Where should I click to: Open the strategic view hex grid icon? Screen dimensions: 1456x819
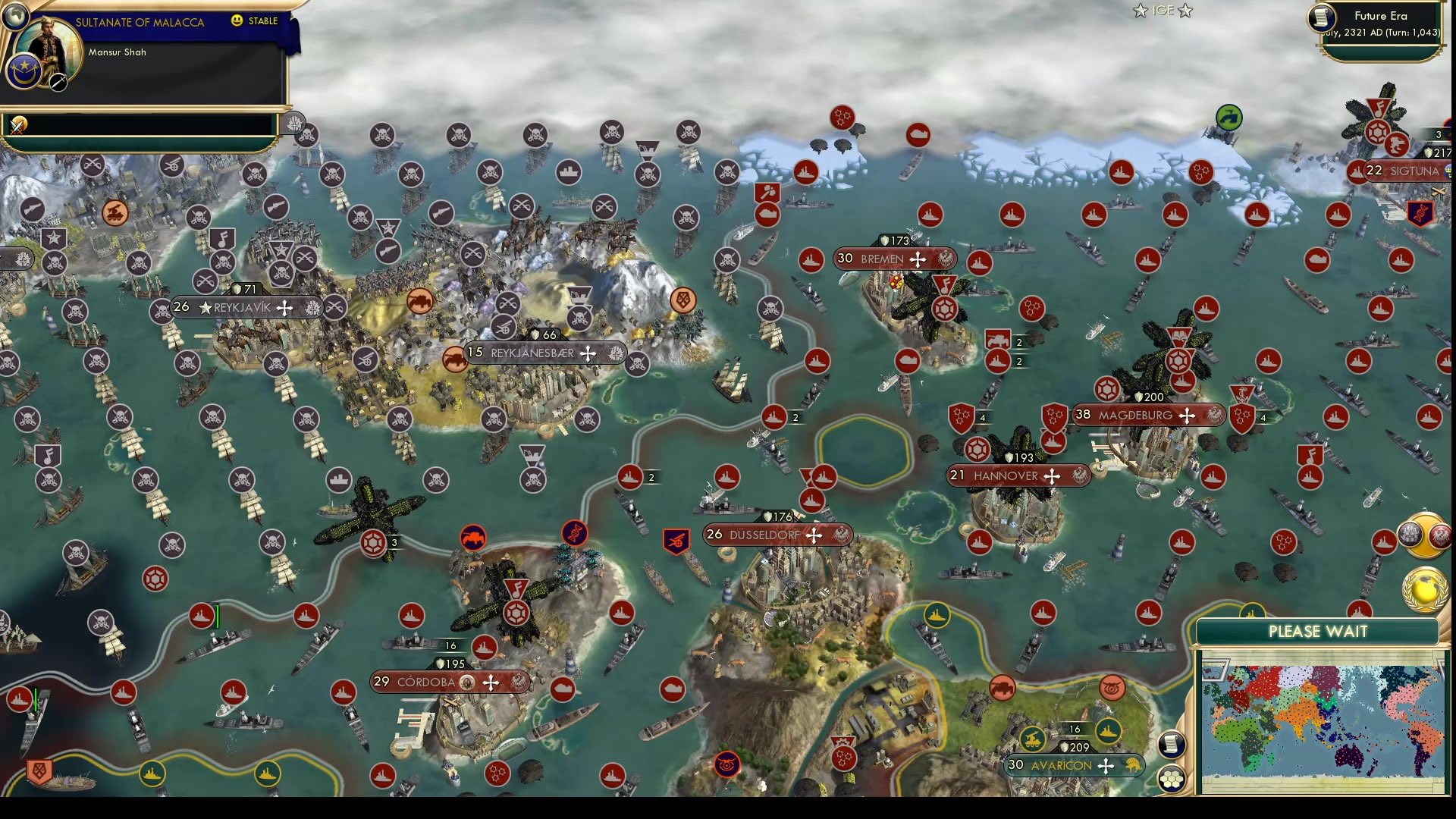[x=1172, y=778]
